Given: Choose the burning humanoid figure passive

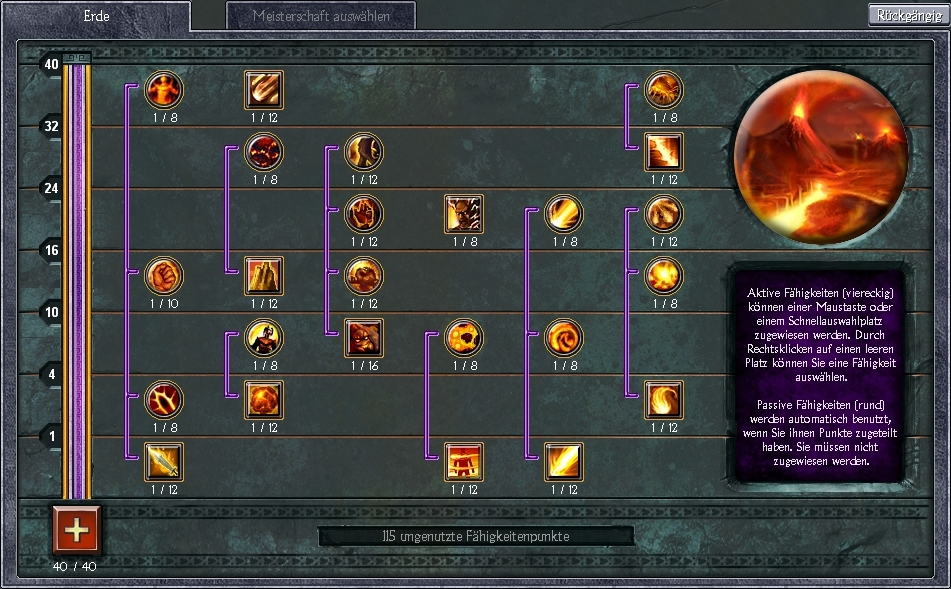Looking at the screenshot, I should pos(164,90).
